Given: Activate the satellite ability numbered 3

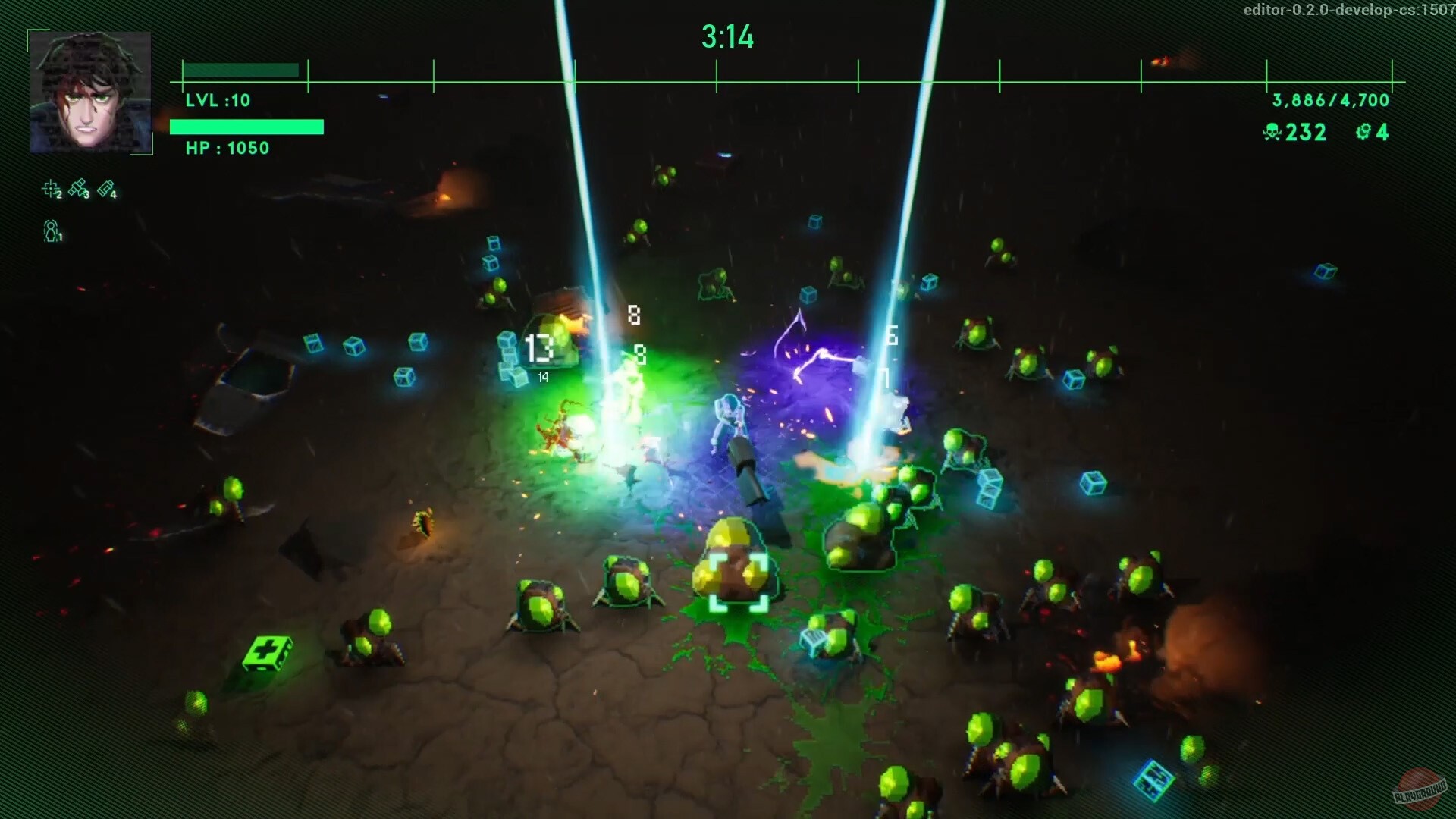Looking at the screenshot, I should [x=78, y=187].
